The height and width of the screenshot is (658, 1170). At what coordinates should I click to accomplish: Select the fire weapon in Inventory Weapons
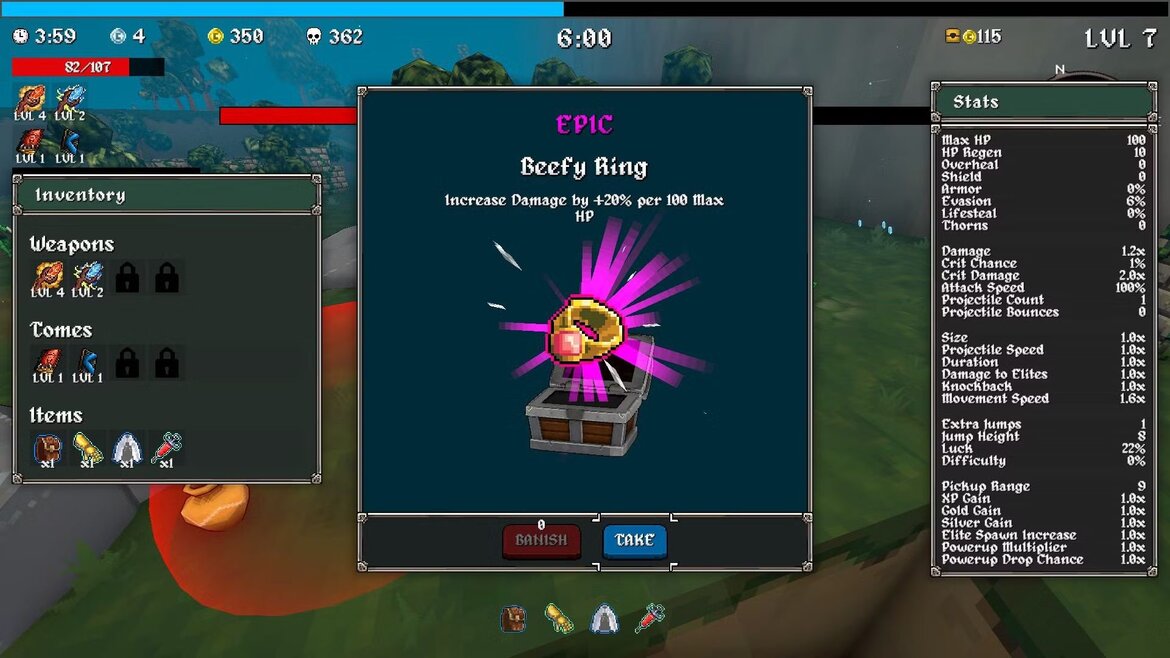(47, 277)
